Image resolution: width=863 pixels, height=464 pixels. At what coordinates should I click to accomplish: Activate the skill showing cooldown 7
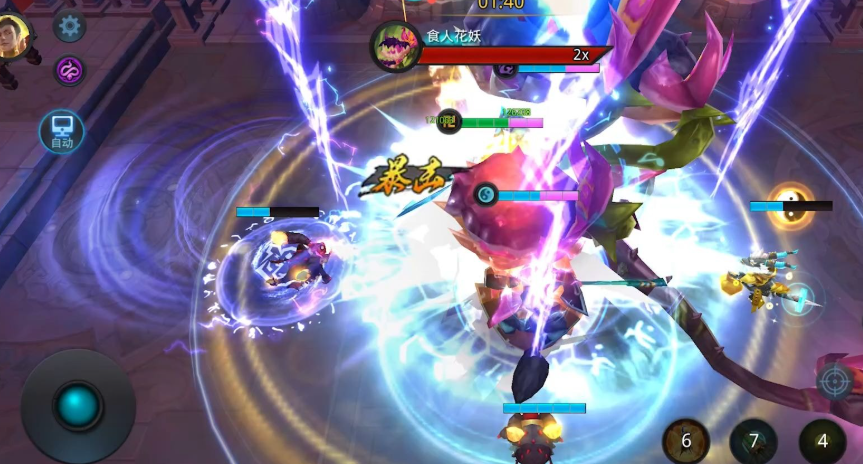[x=754, y=441]
